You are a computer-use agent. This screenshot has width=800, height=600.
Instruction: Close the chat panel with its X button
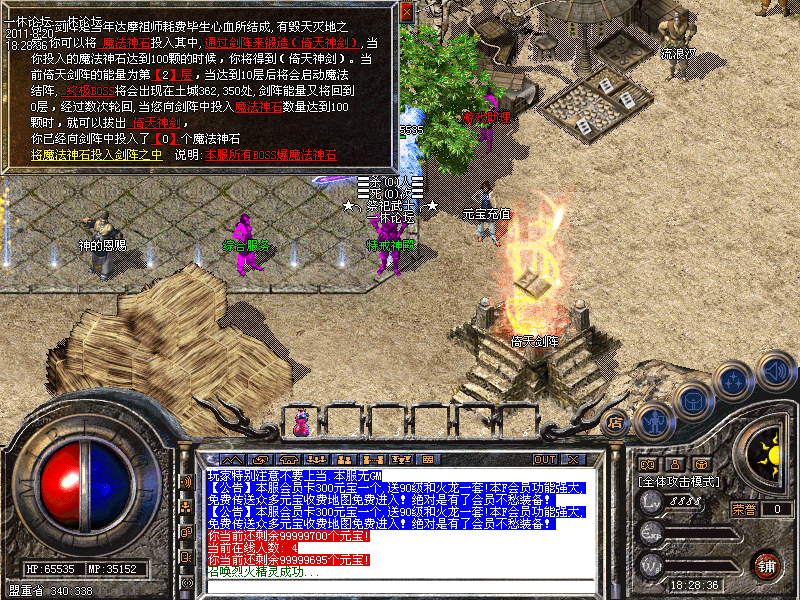pyautogui.click(x=572, y=459)
